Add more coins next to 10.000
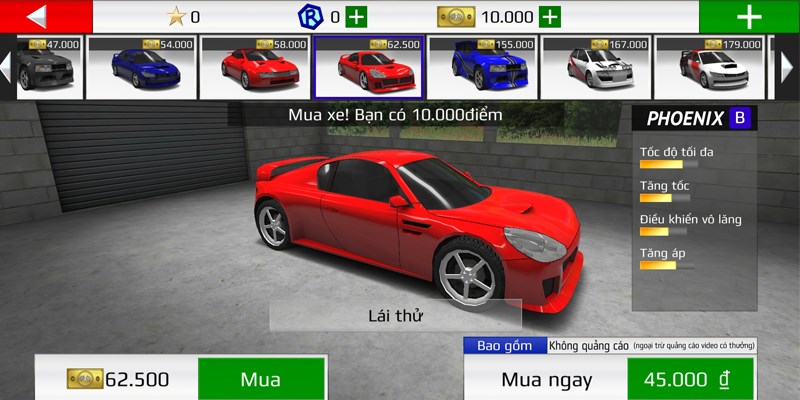Viewport: 800px width, 400px height. coord(549,16)
